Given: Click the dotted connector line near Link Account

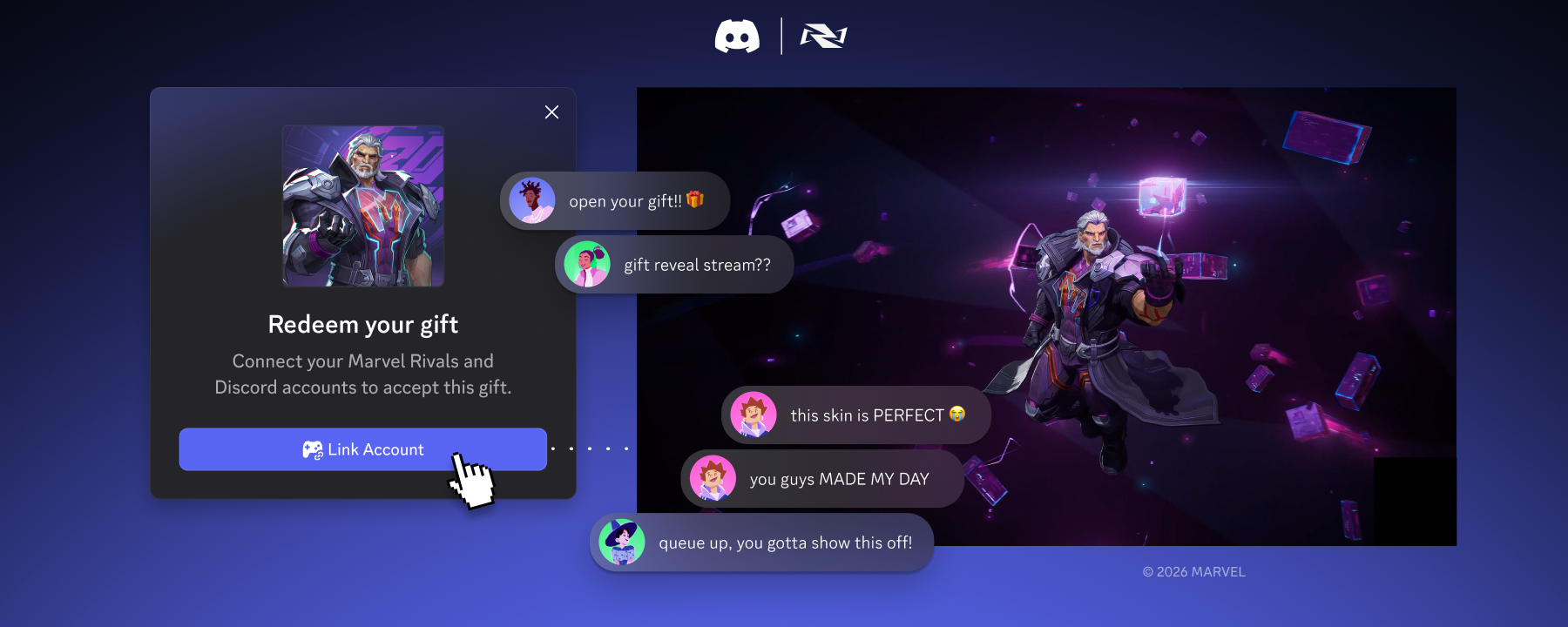Looking at the screenshot, I should 591,448.
